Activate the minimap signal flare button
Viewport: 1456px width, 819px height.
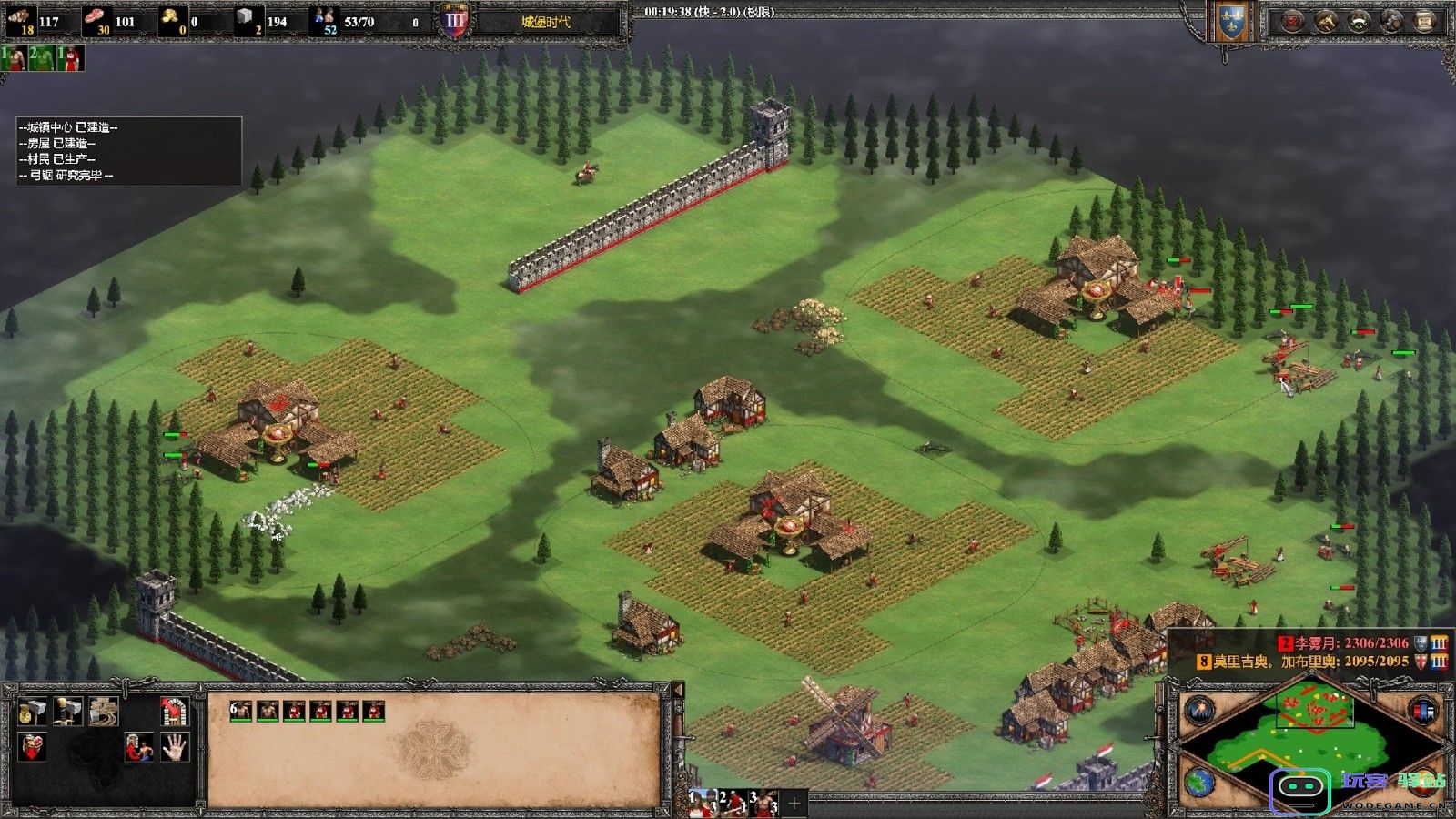(1199, 709)
